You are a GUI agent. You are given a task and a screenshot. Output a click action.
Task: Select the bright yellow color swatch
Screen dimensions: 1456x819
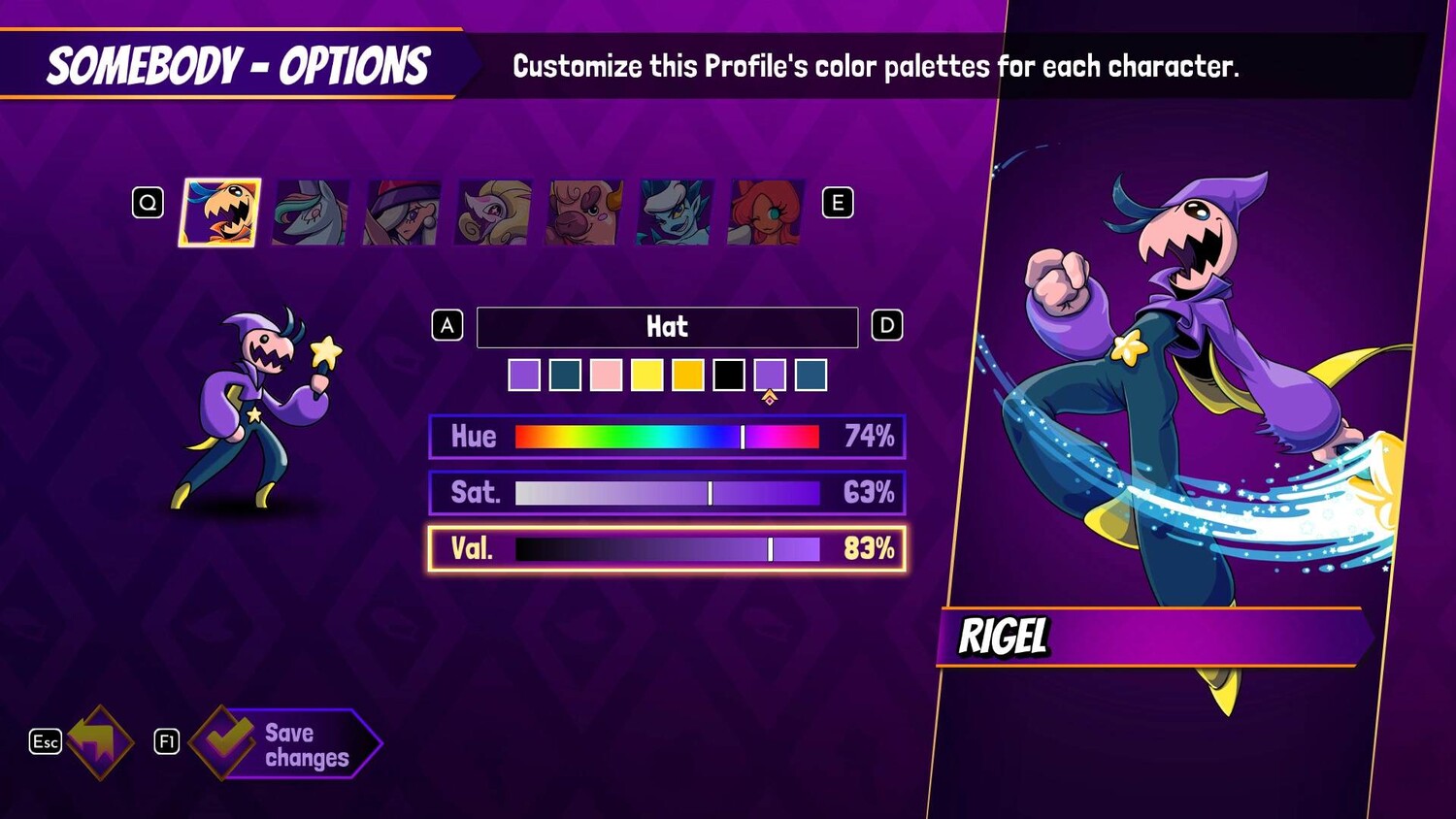point(646,375)
